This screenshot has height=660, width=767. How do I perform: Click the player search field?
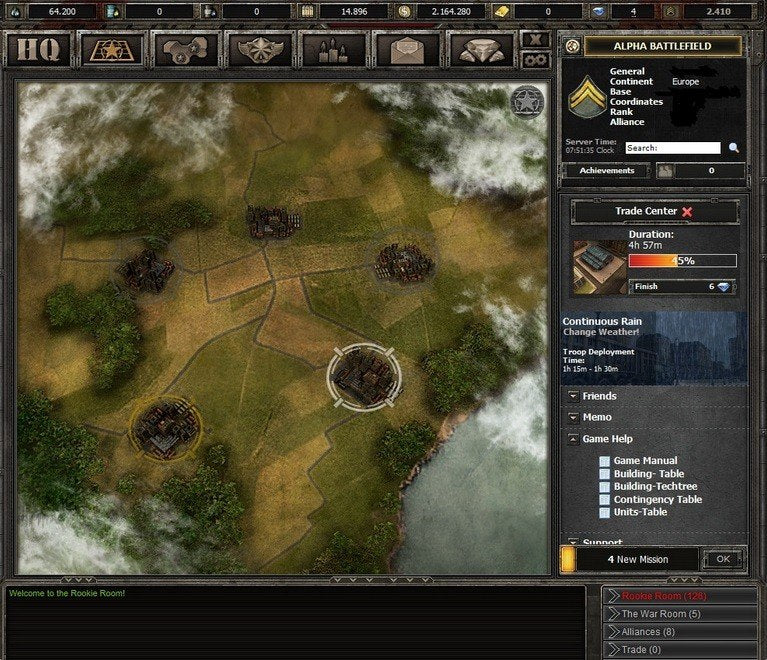click(x=672, y=148)
